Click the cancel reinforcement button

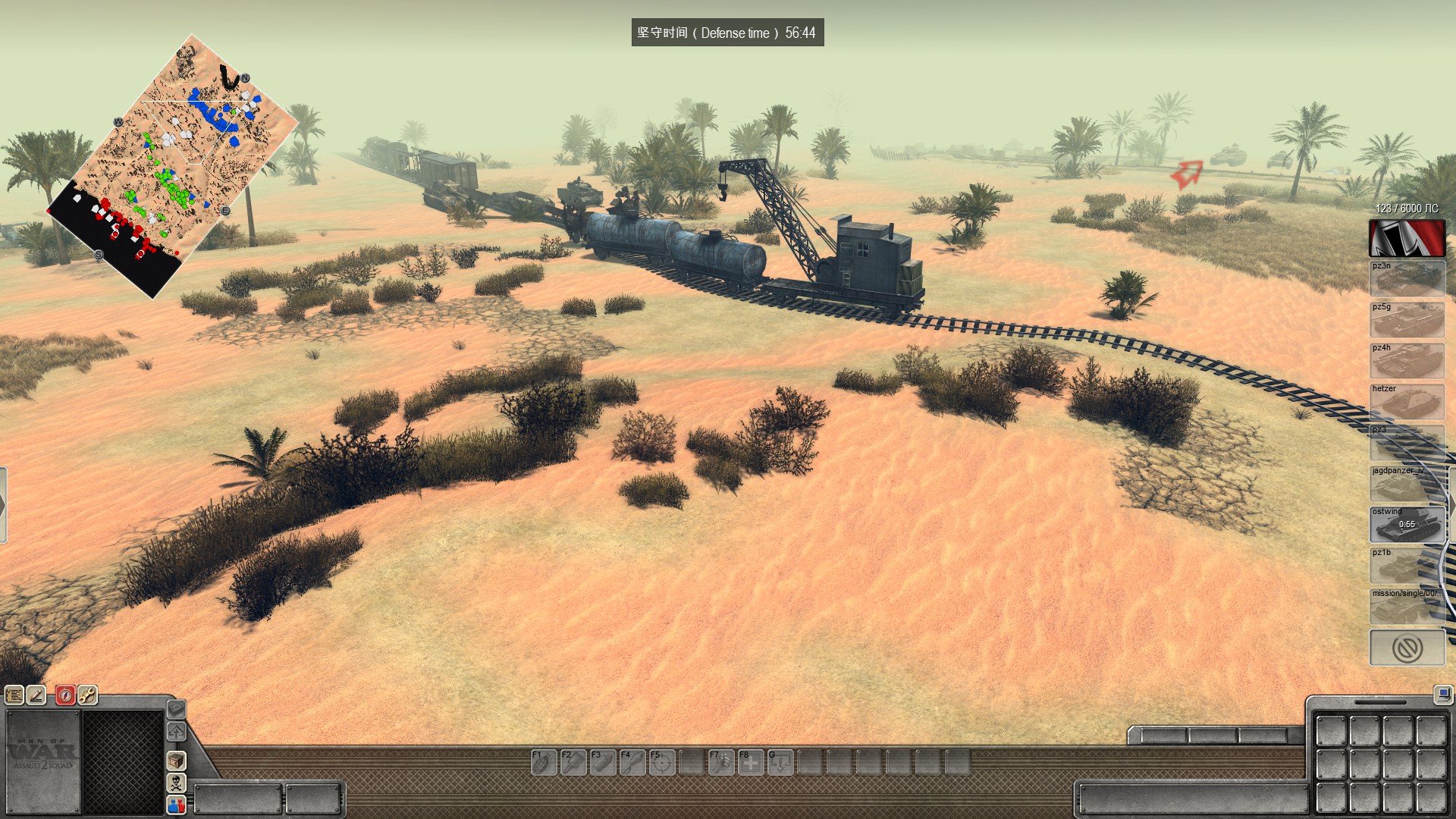[1407, 648]
